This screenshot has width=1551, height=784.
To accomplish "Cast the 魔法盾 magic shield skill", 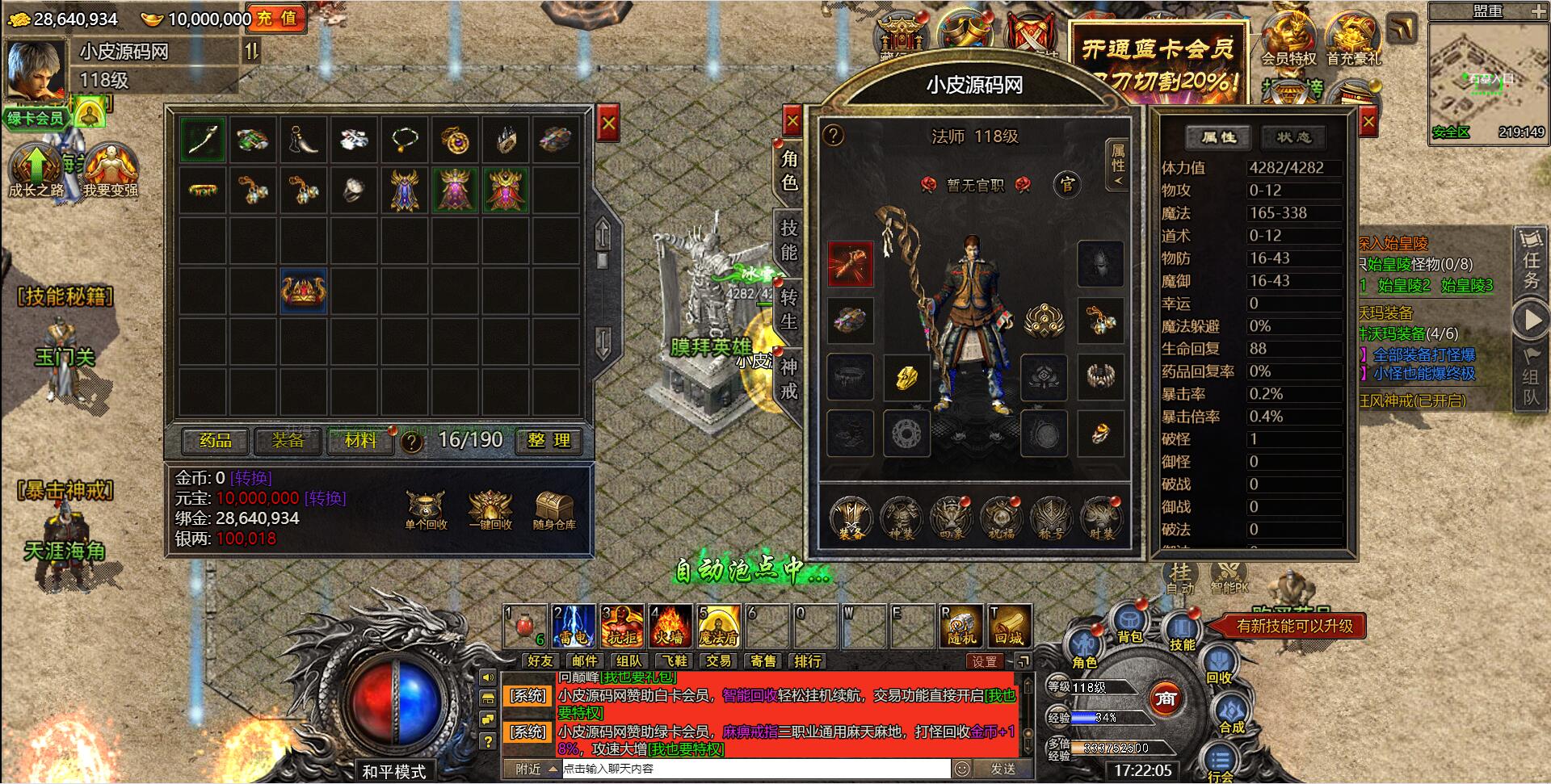I will 718,626.
